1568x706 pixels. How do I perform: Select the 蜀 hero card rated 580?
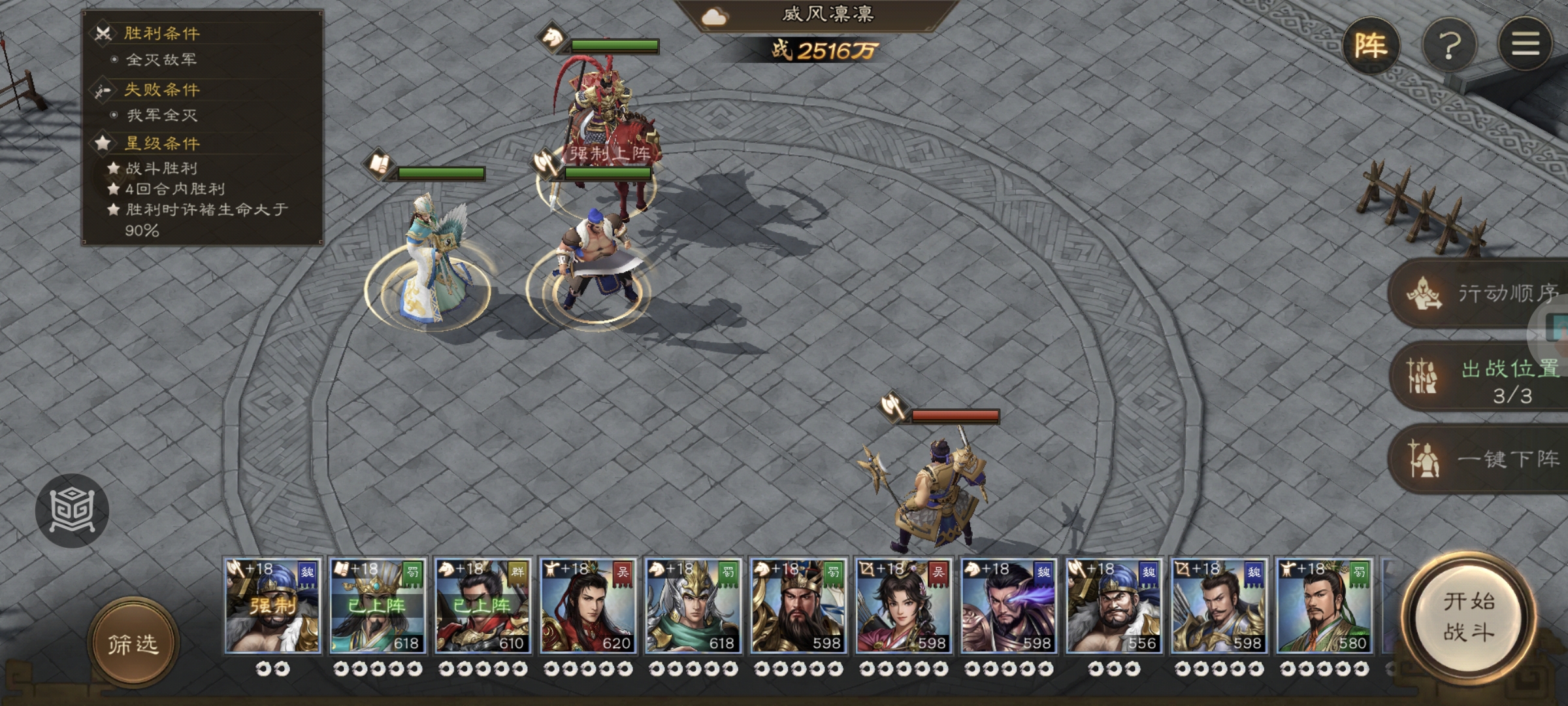[x=1324, y=605]
